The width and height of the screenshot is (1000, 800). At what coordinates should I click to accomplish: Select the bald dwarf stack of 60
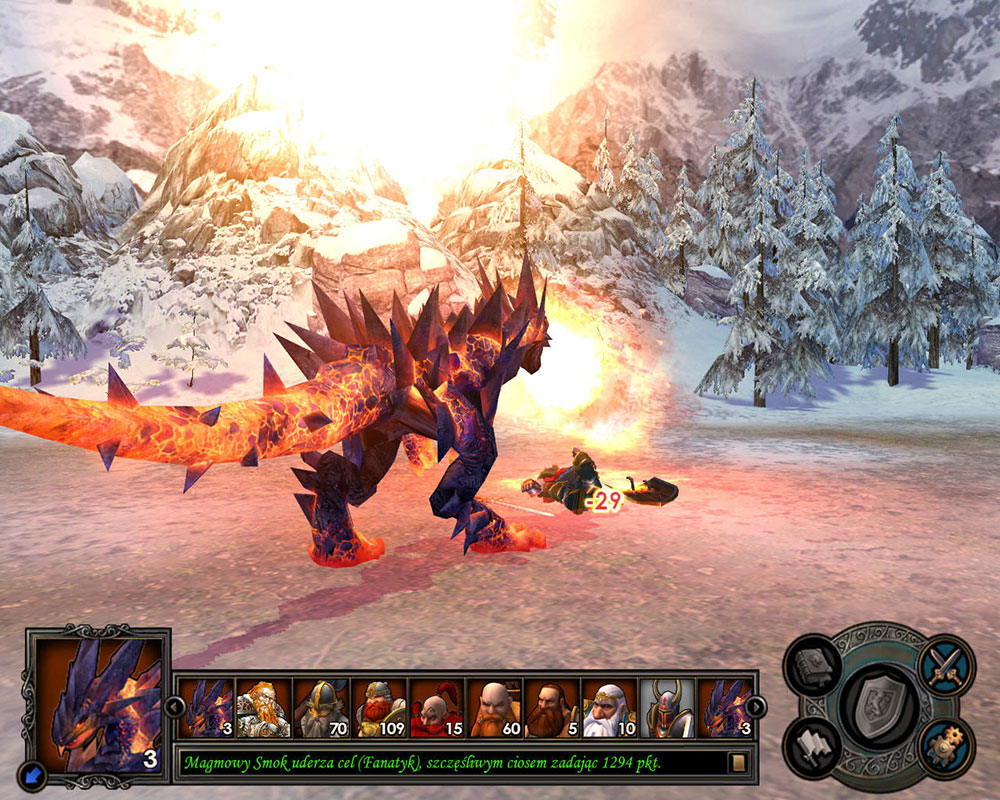494,708
